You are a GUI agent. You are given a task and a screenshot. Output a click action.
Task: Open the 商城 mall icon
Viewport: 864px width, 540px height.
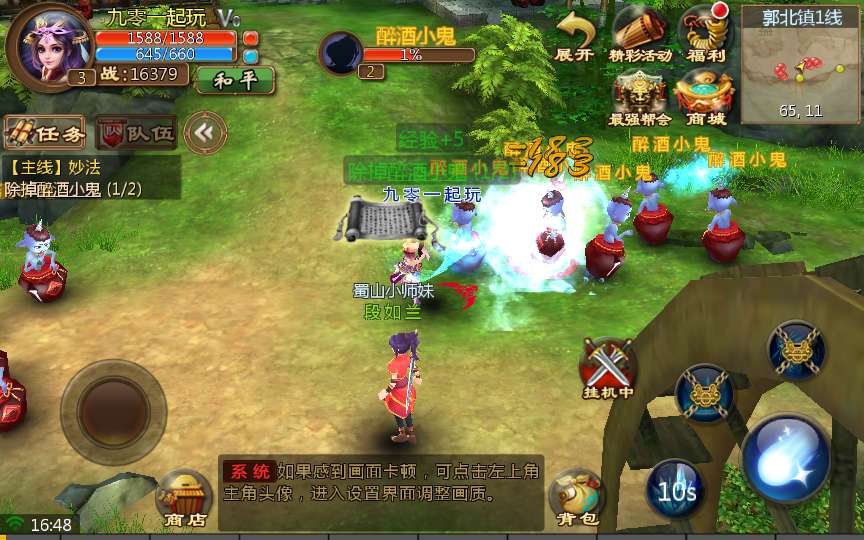click(x=706, y=97)
